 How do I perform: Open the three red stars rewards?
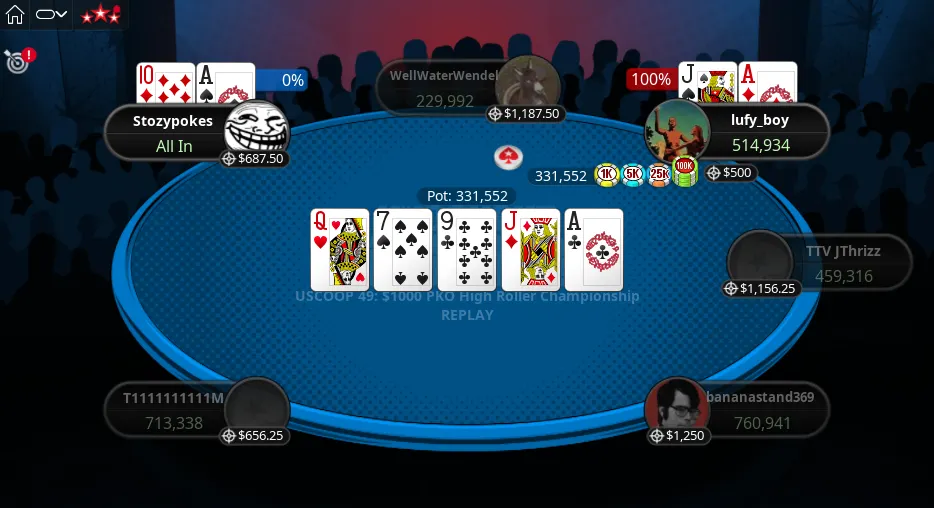point(100,15)
